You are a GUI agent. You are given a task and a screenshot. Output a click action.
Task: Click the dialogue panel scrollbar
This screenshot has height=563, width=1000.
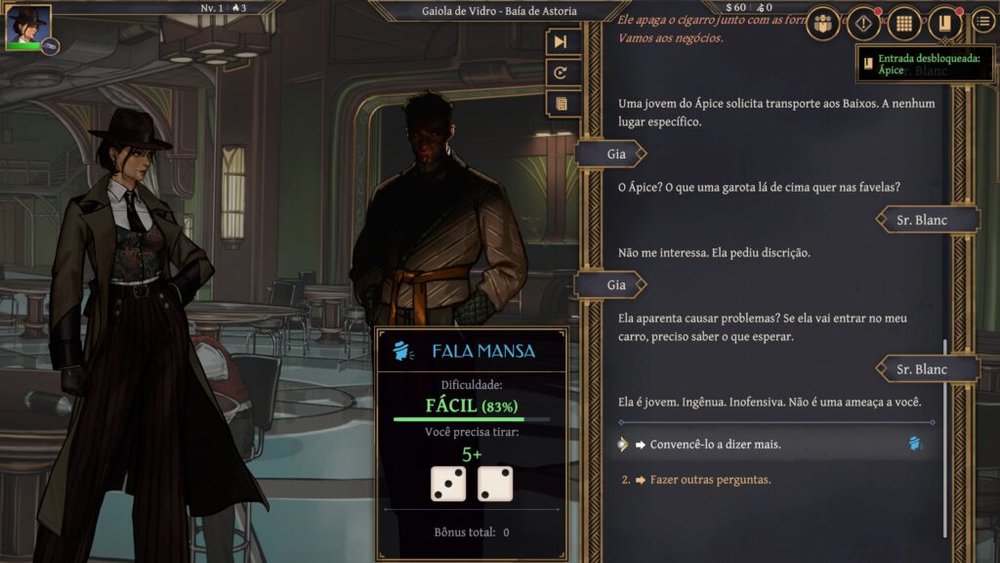(x=944, y=440)
